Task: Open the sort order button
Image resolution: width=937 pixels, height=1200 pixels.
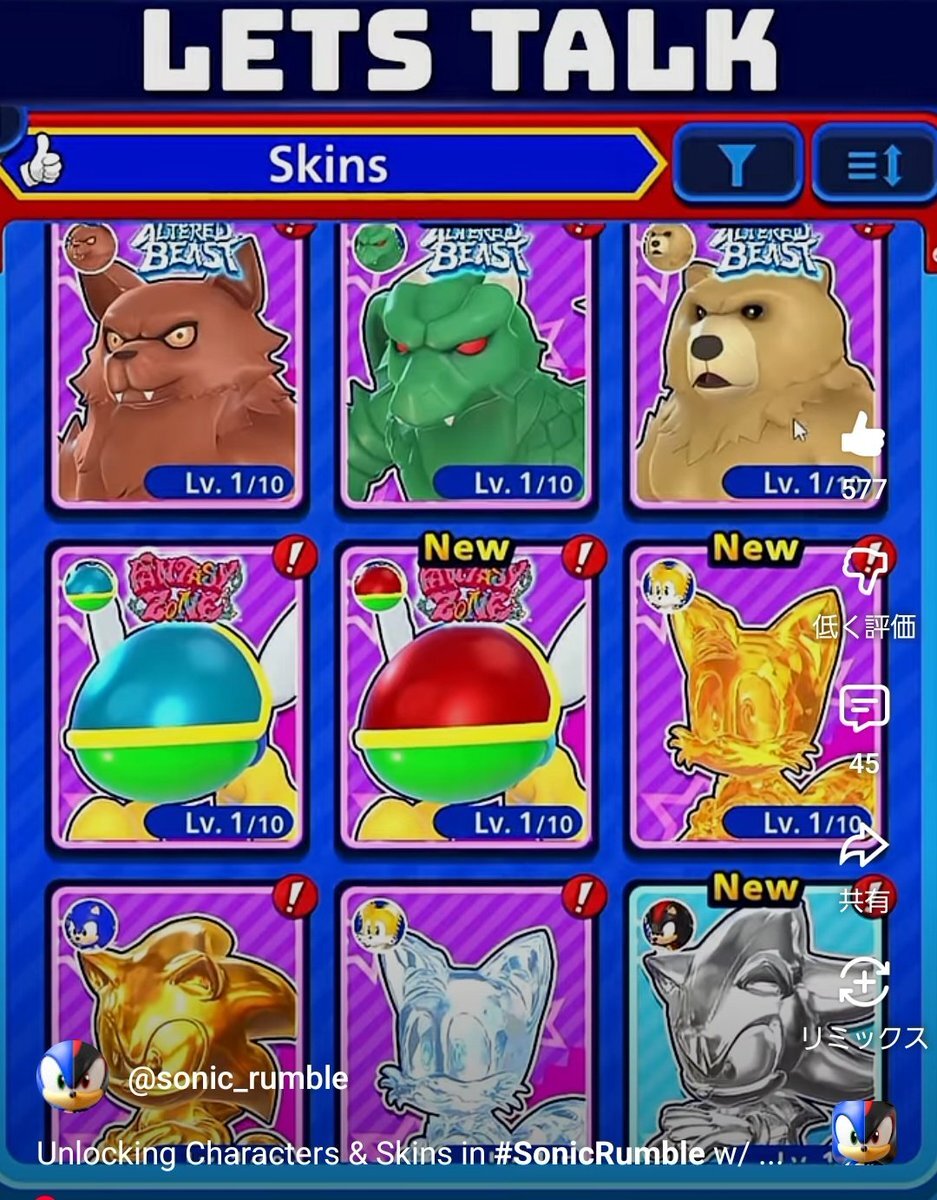Action: click(x=873, y=165)
